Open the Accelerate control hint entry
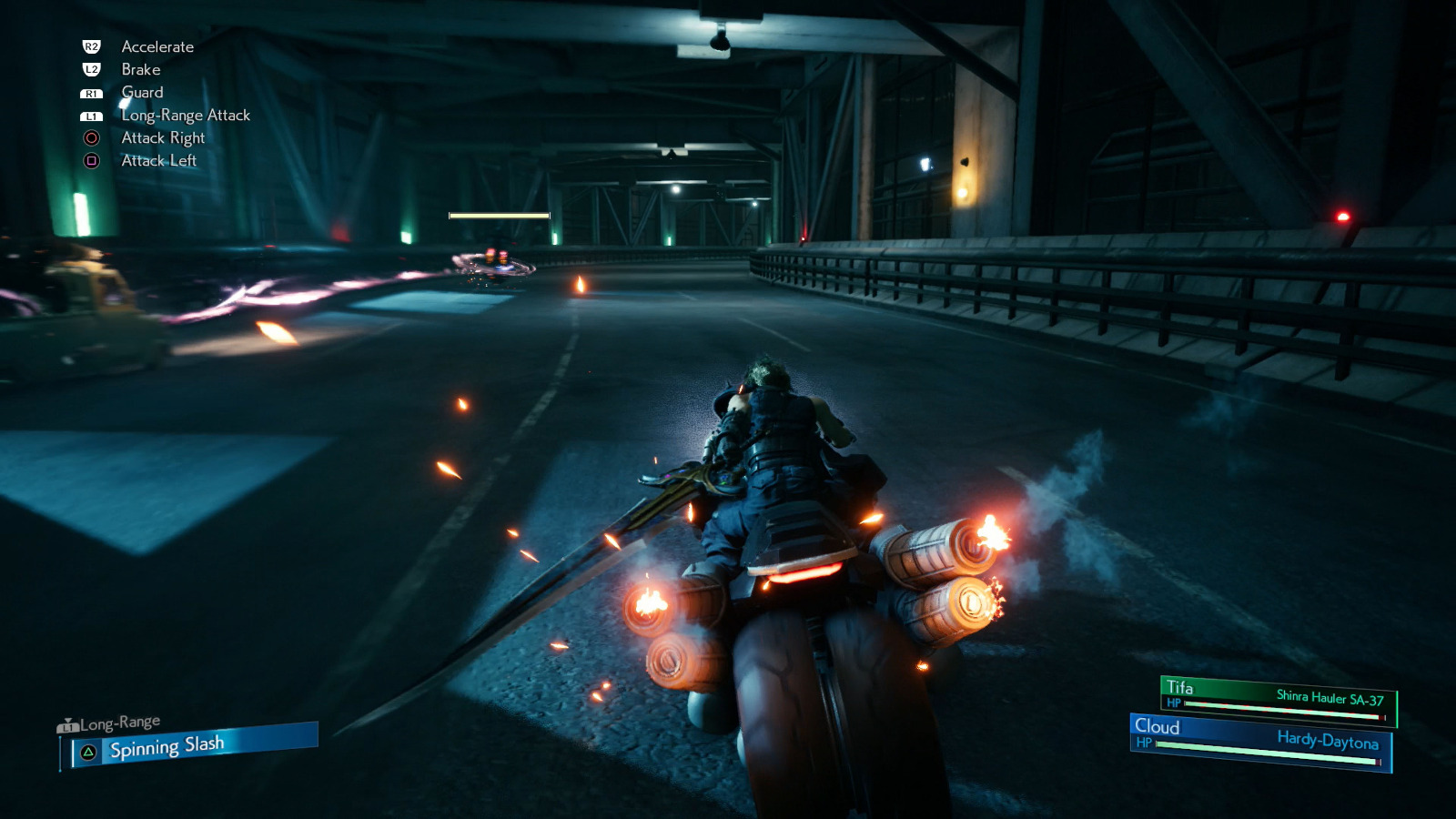The height and width of the screenshot is (819, 1456). click(156, 46)
